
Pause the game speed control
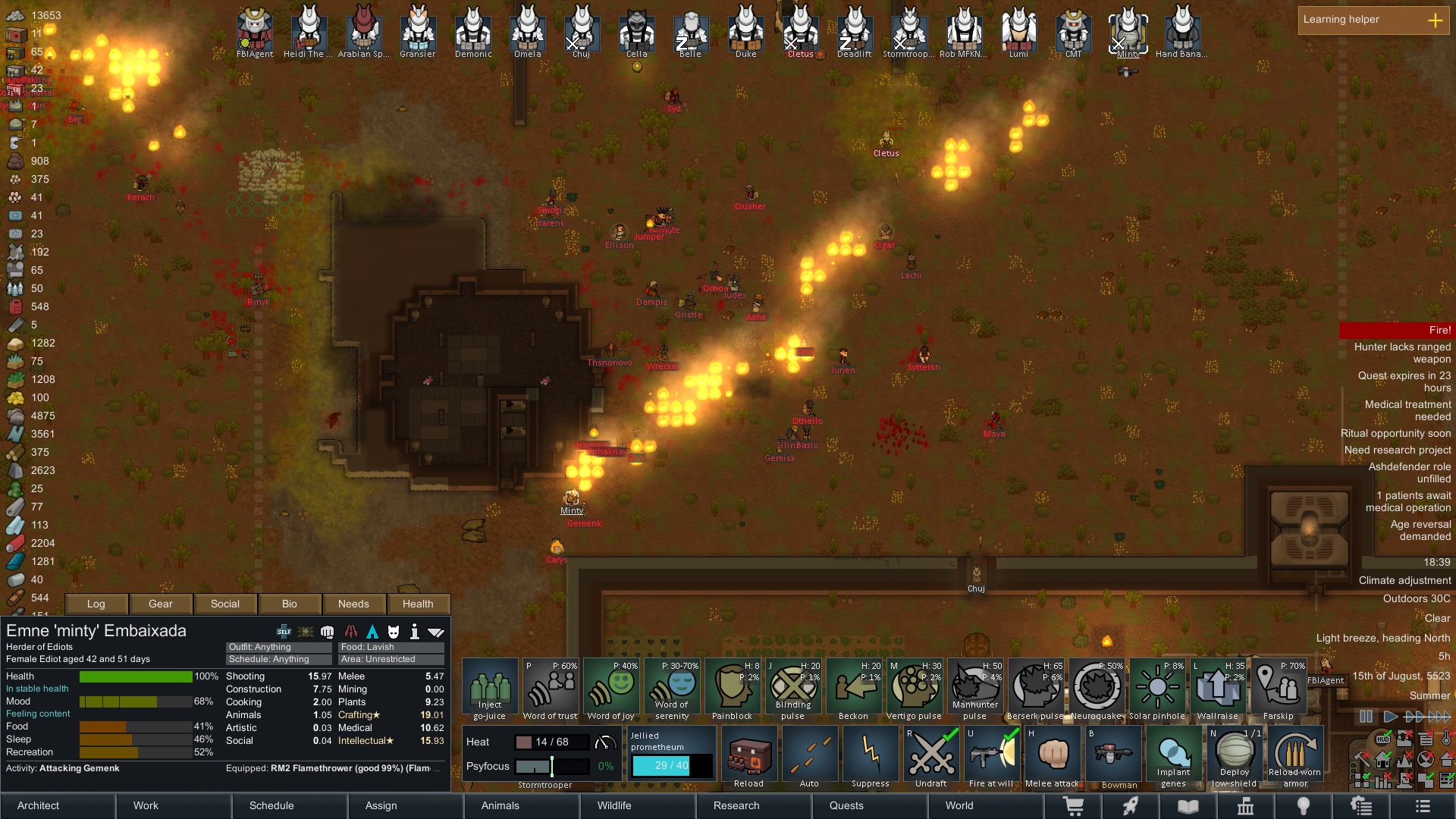(1366, 717)
